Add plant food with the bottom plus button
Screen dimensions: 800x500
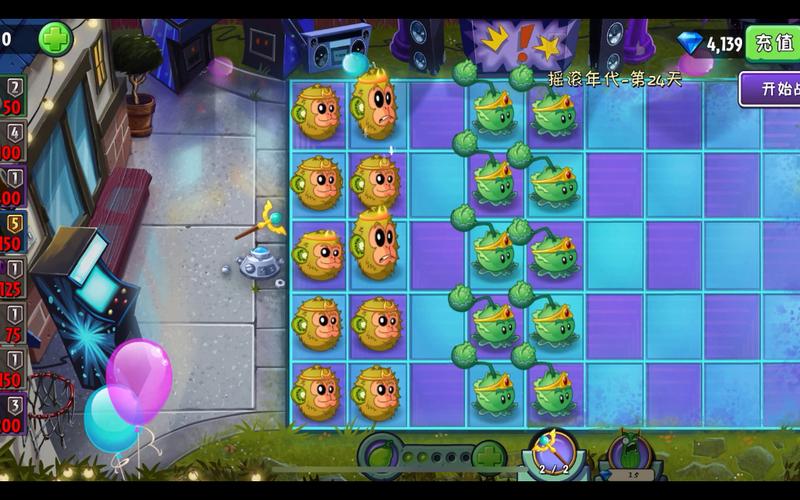(488, 457)
